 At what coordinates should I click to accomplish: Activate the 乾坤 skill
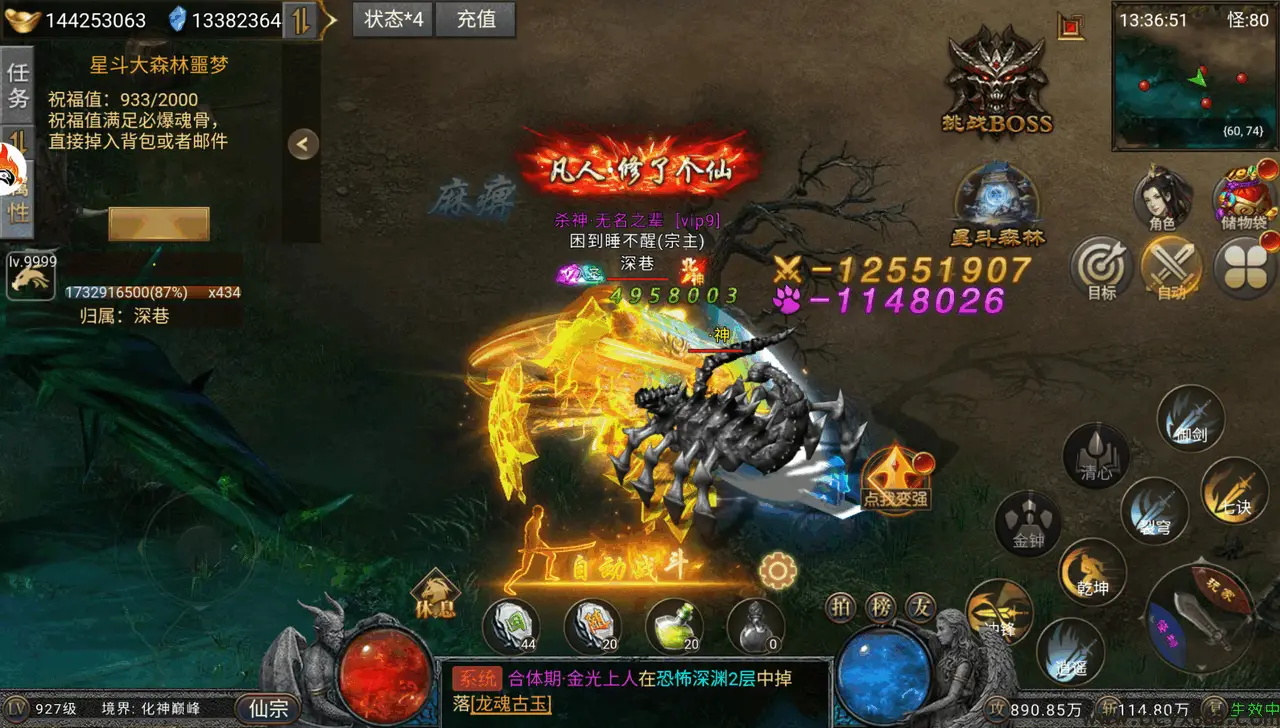[x=1092, y=571]
